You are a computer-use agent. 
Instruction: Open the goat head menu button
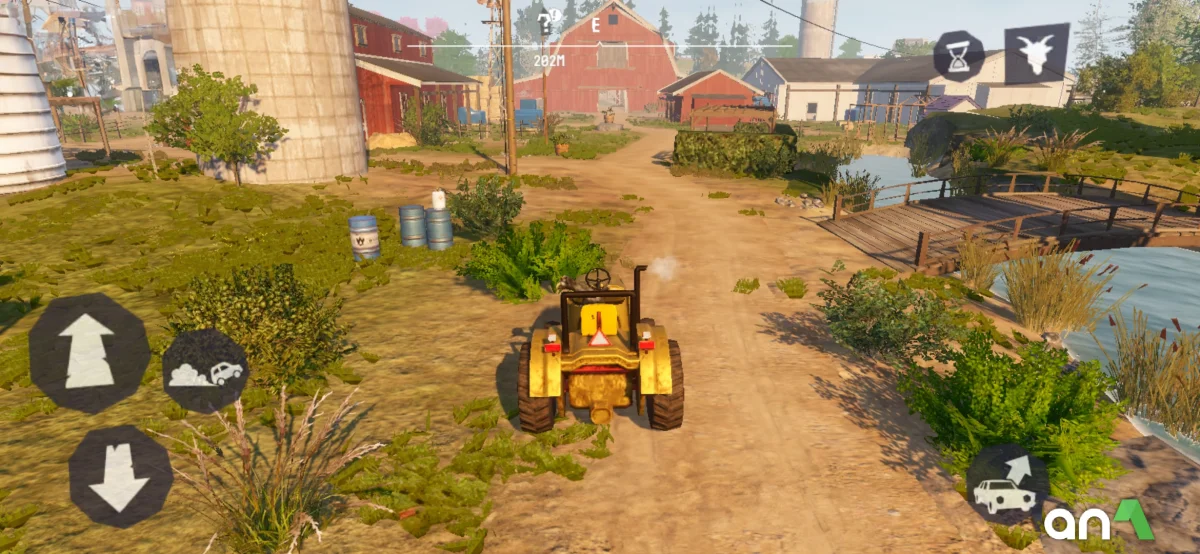1036,53
